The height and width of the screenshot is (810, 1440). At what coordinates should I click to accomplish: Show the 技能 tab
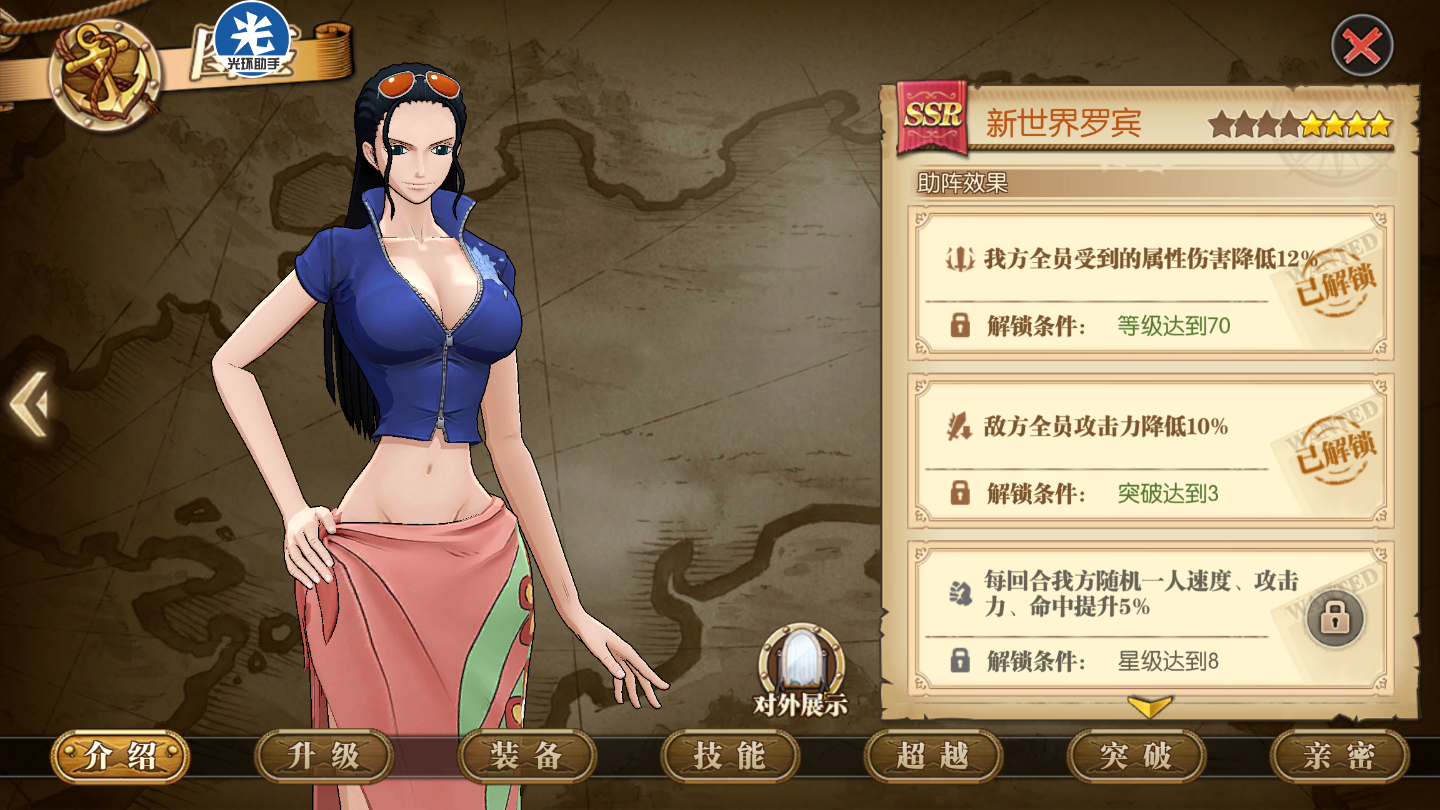pyautogui.click(x=730, y=756)
